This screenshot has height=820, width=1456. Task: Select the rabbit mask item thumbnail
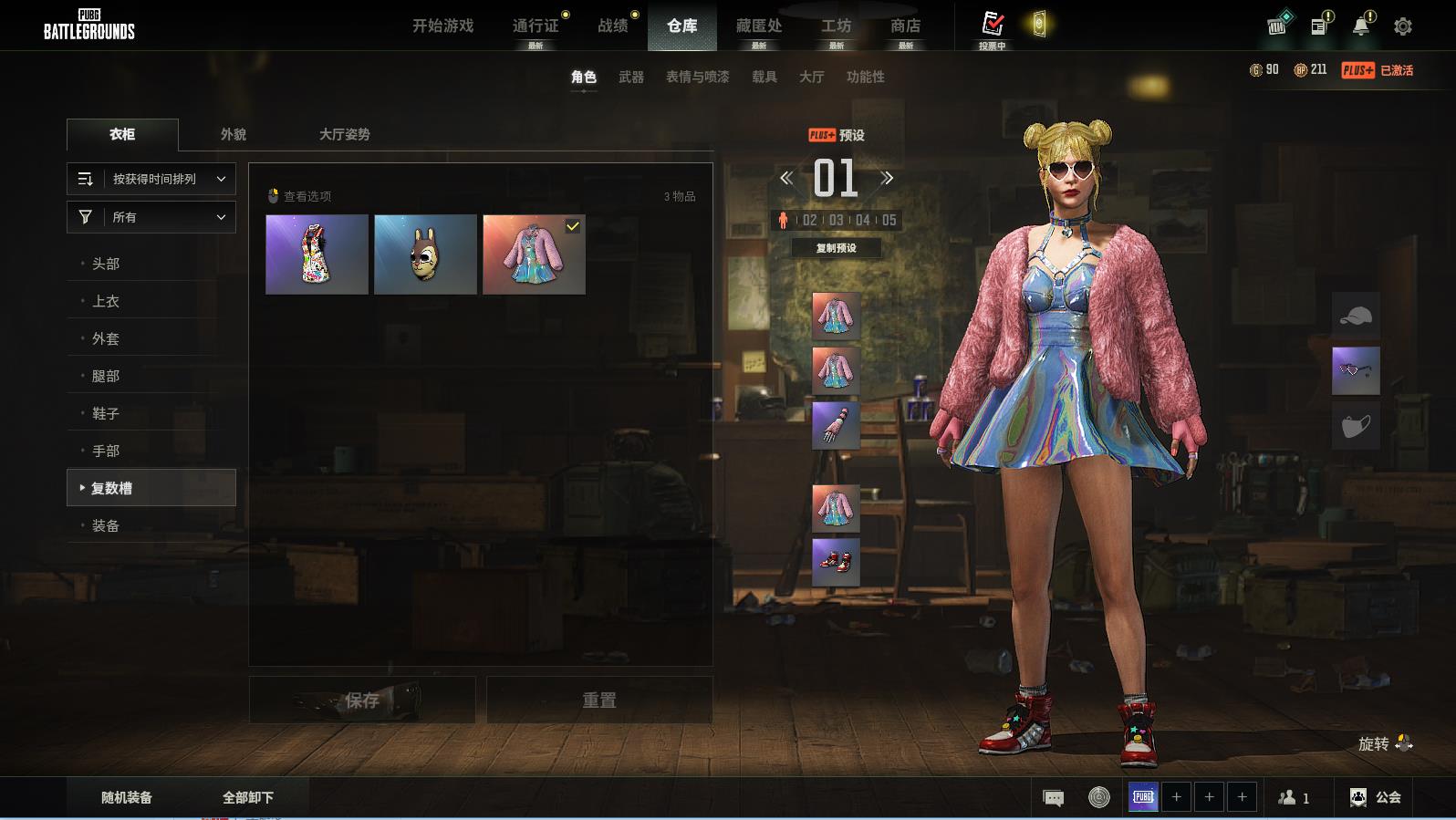coord(425,254)
